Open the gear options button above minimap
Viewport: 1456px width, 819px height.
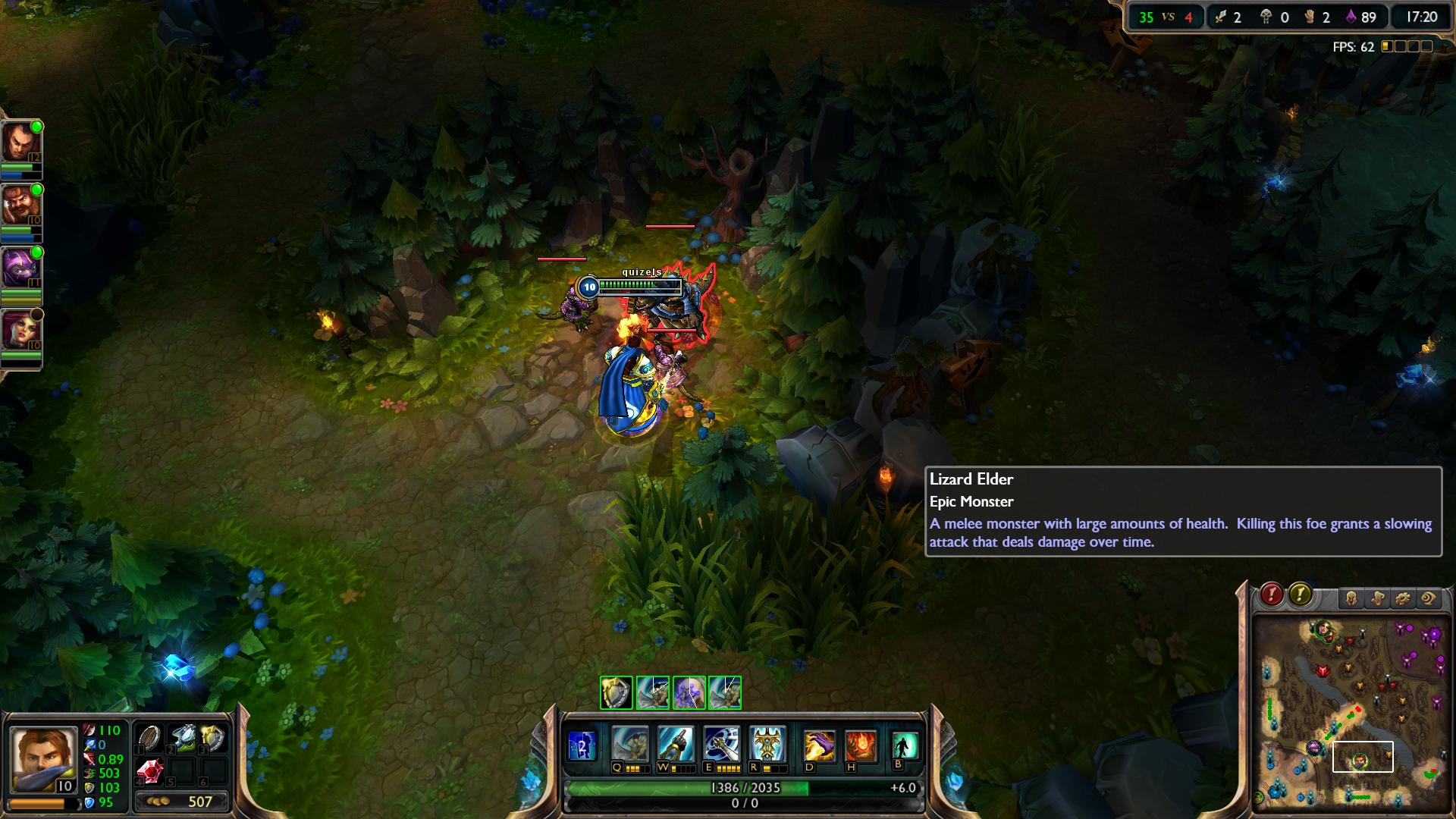point(1403,598)
